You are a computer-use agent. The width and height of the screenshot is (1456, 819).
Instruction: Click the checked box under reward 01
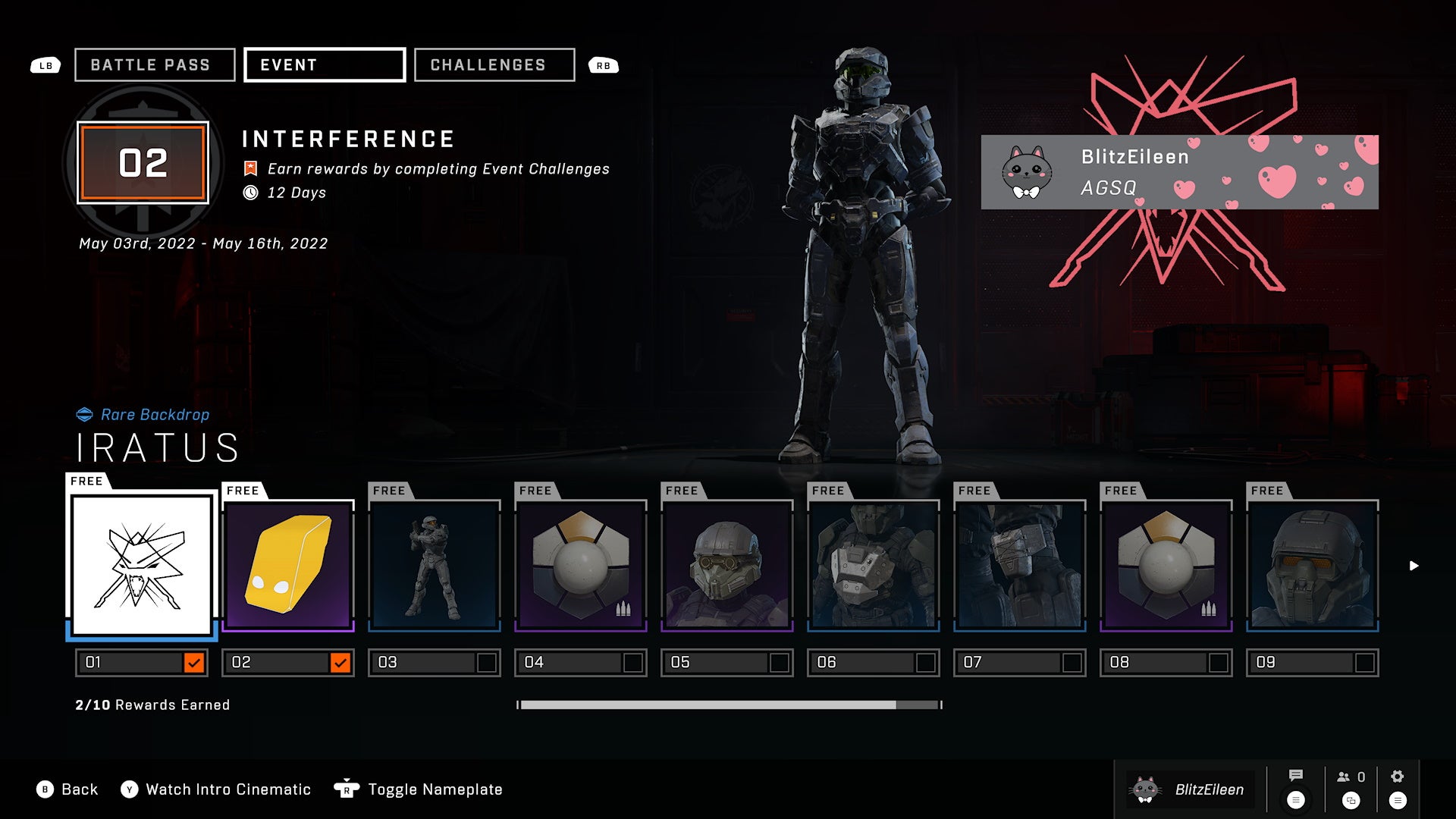[x=196, y=662]
